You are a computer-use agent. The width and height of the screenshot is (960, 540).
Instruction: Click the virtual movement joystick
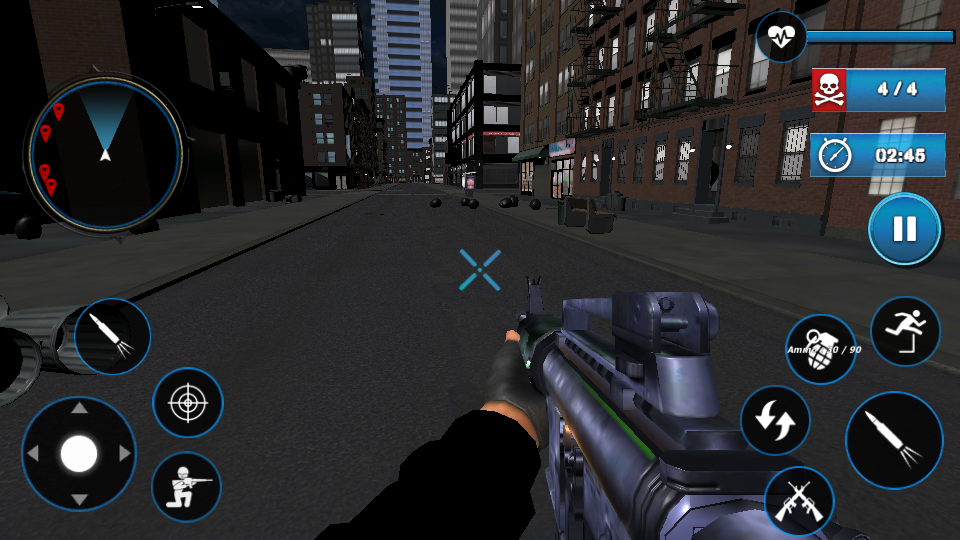tap(79, 454)
